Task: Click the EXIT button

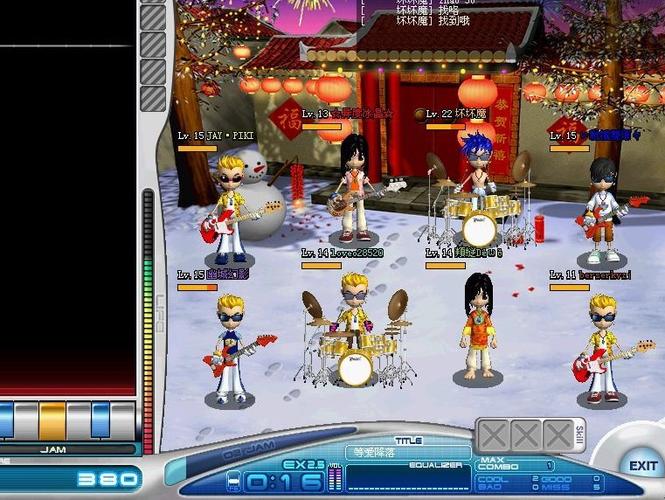Action: [643, 466]
